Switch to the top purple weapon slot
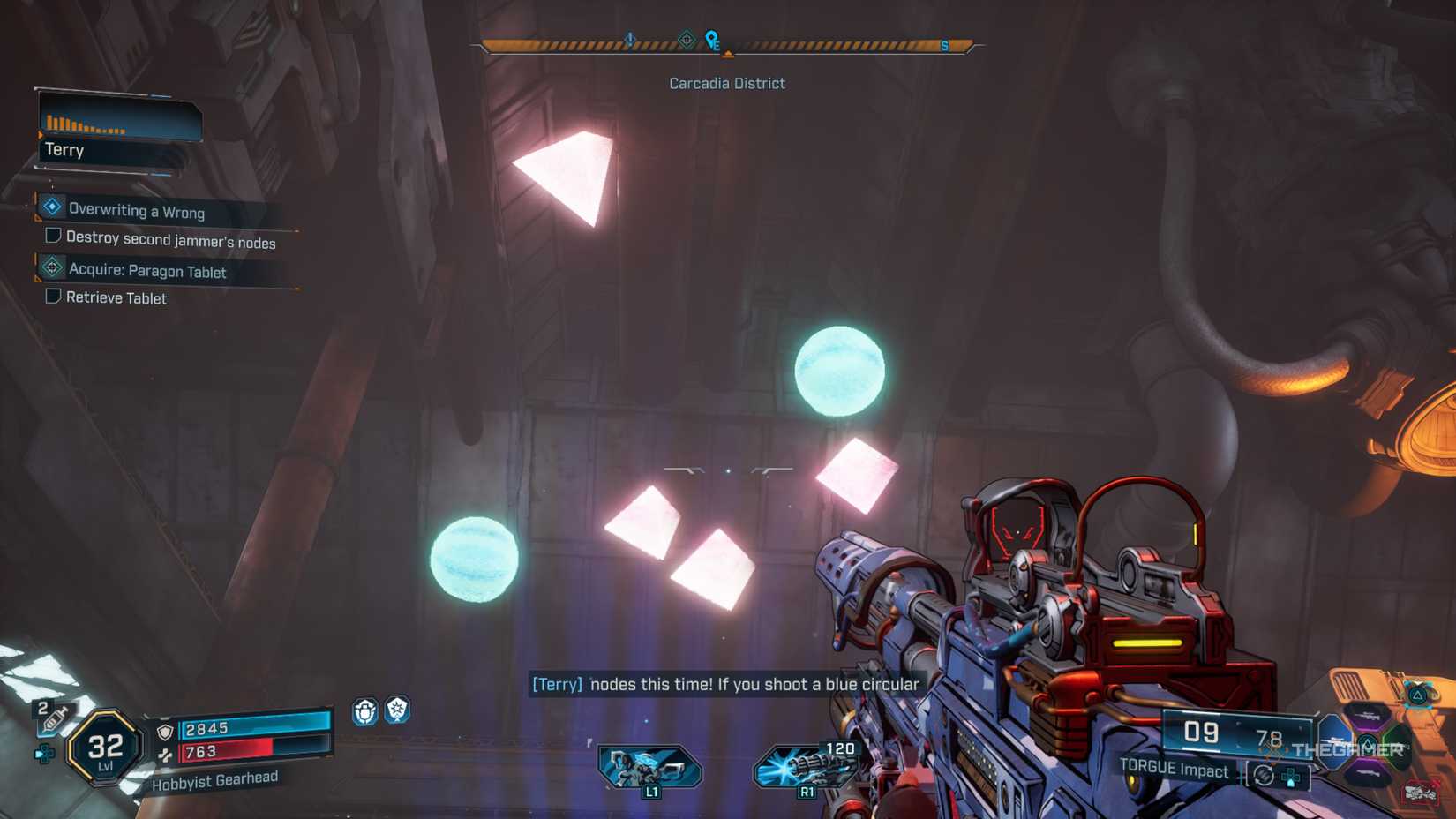 coord(1368,715)
